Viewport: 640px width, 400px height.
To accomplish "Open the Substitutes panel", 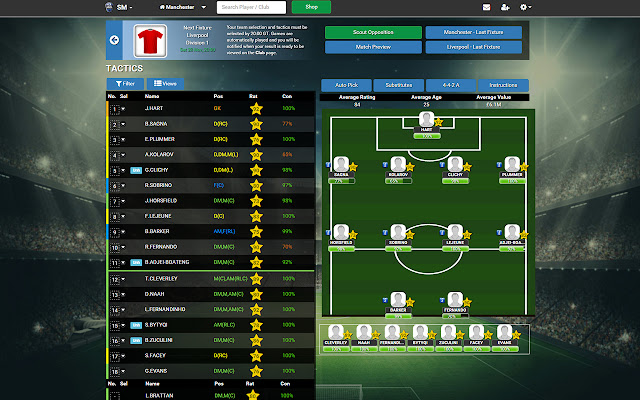I will coord(398,85).
